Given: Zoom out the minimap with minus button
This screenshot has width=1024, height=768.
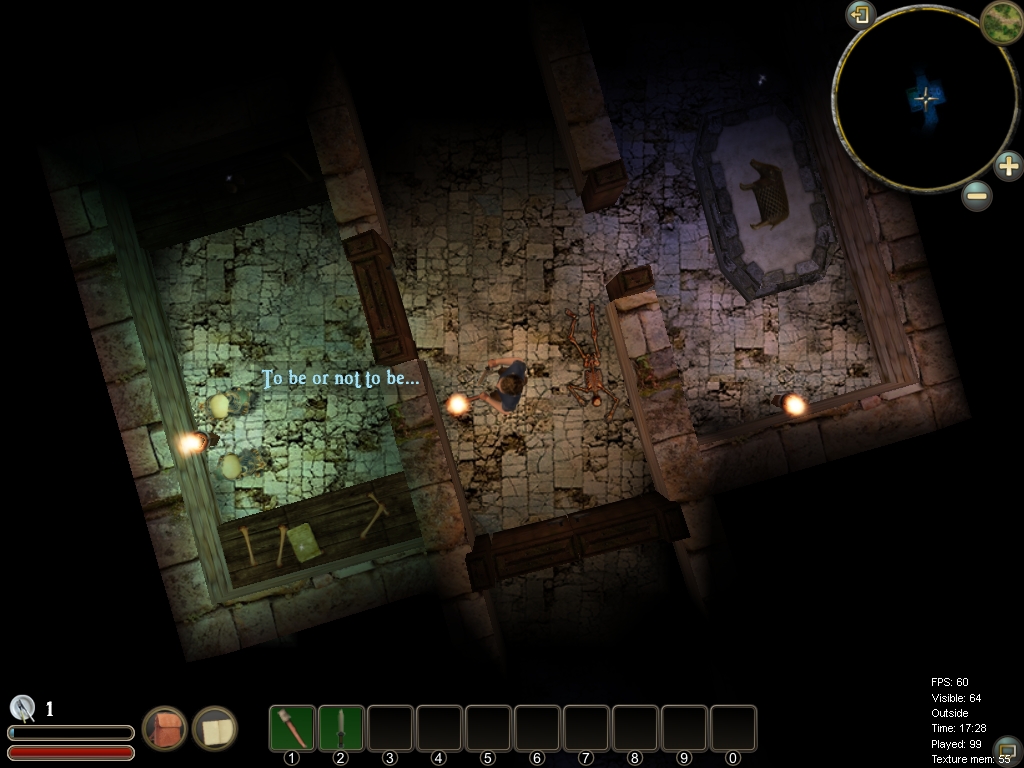Looking at the screenshot, I should [977, 195].
